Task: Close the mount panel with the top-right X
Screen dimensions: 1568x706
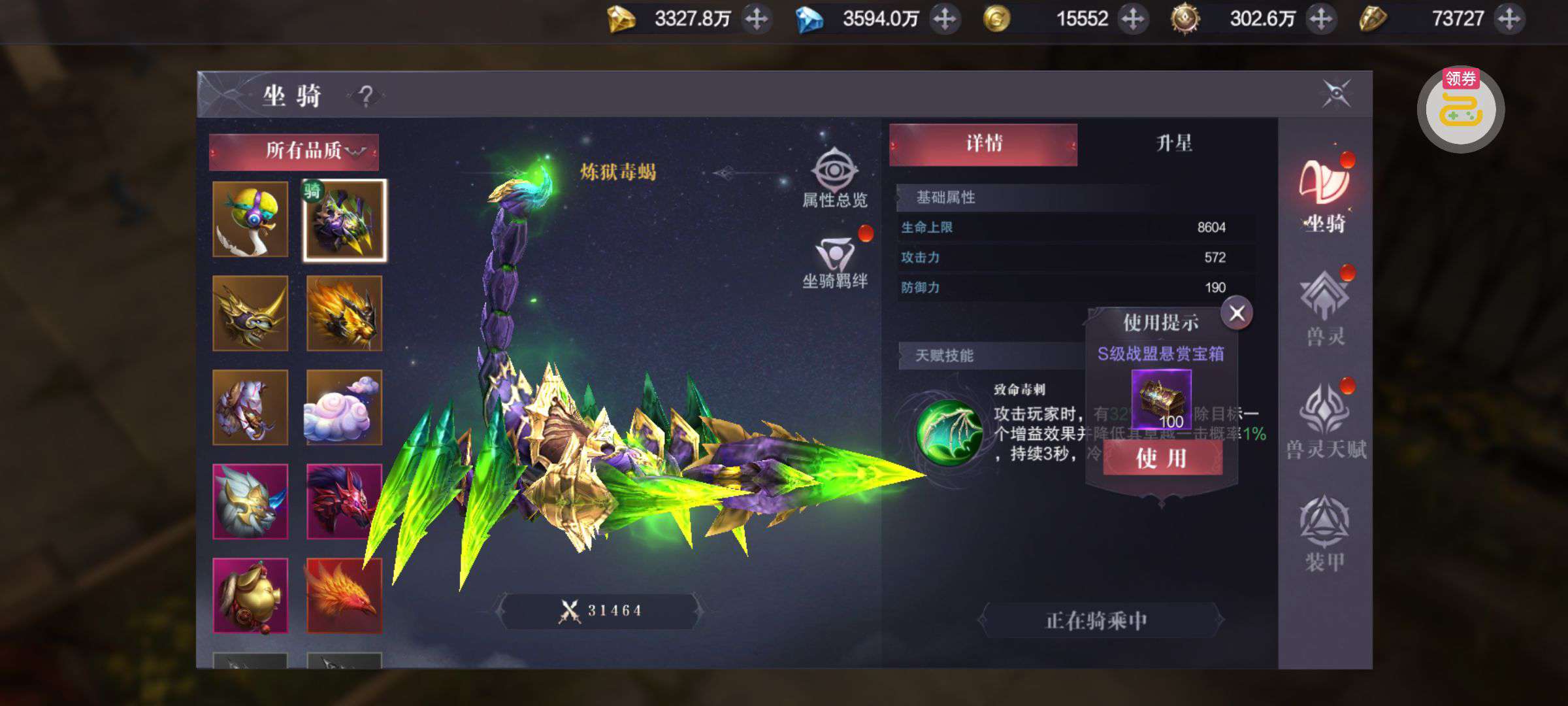Action: tap(1335, 93)
